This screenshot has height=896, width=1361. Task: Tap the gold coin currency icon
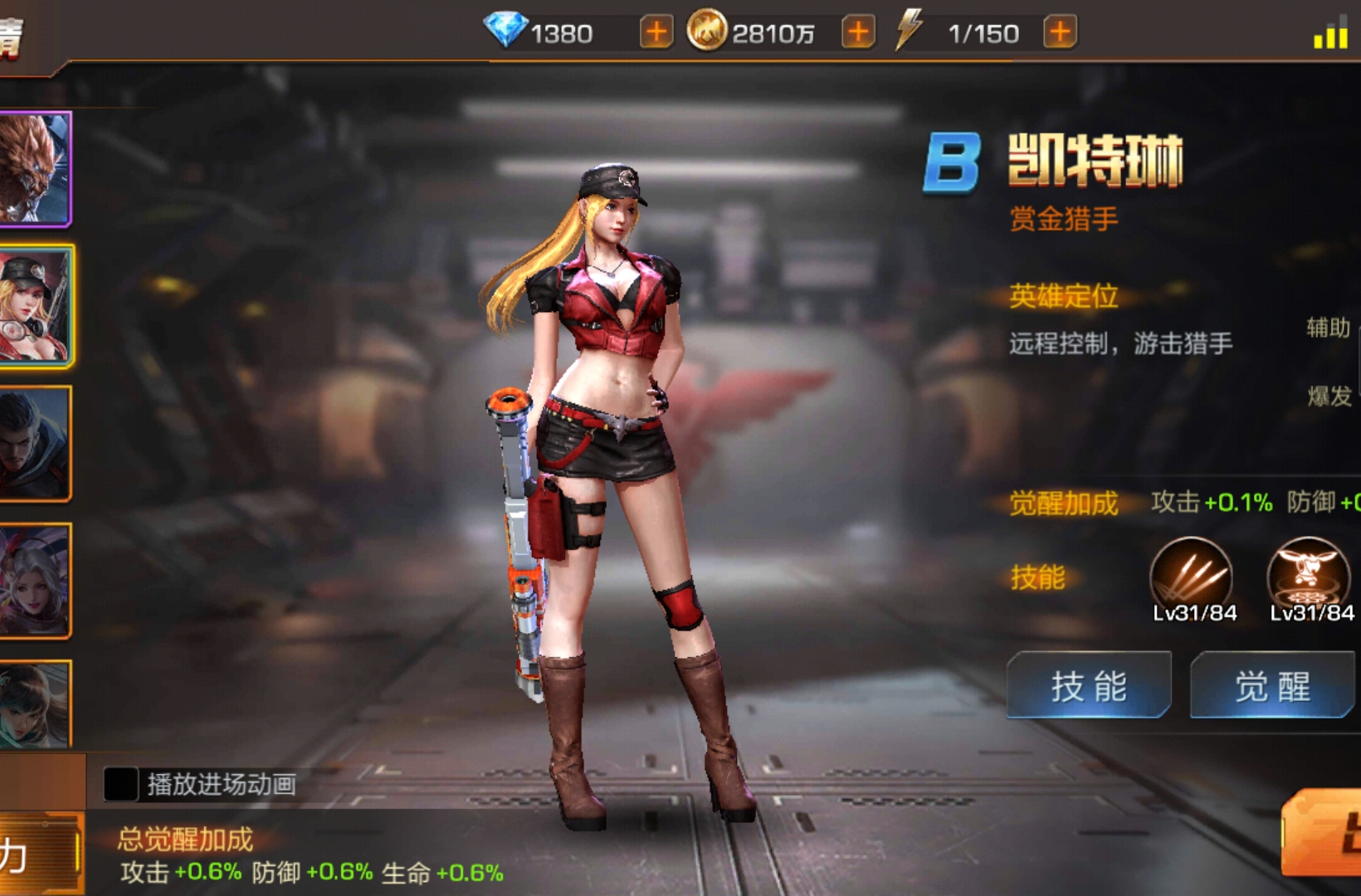pos(707,32)
